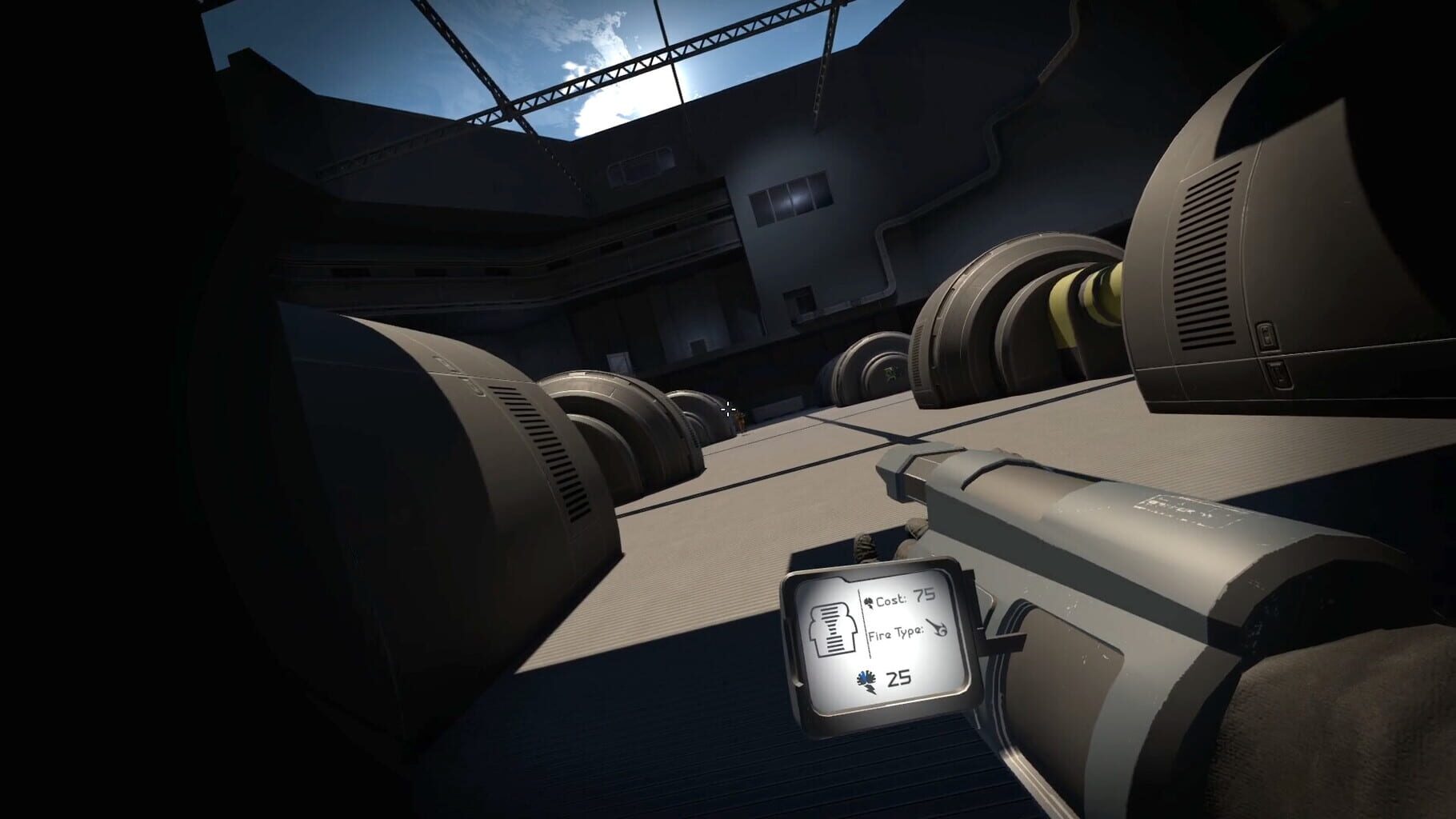Click the divider line separating icon and stats

pos(863,622)
